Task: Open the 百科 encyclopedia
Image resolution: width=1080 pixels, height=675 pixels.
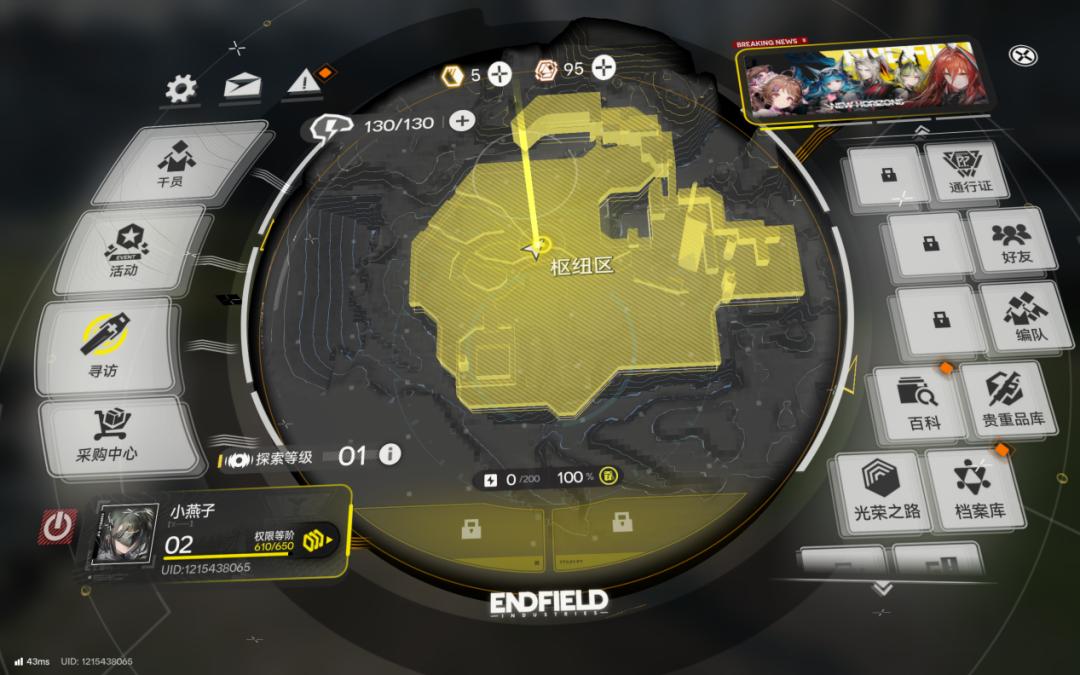Action: click(x=914, y=403)
